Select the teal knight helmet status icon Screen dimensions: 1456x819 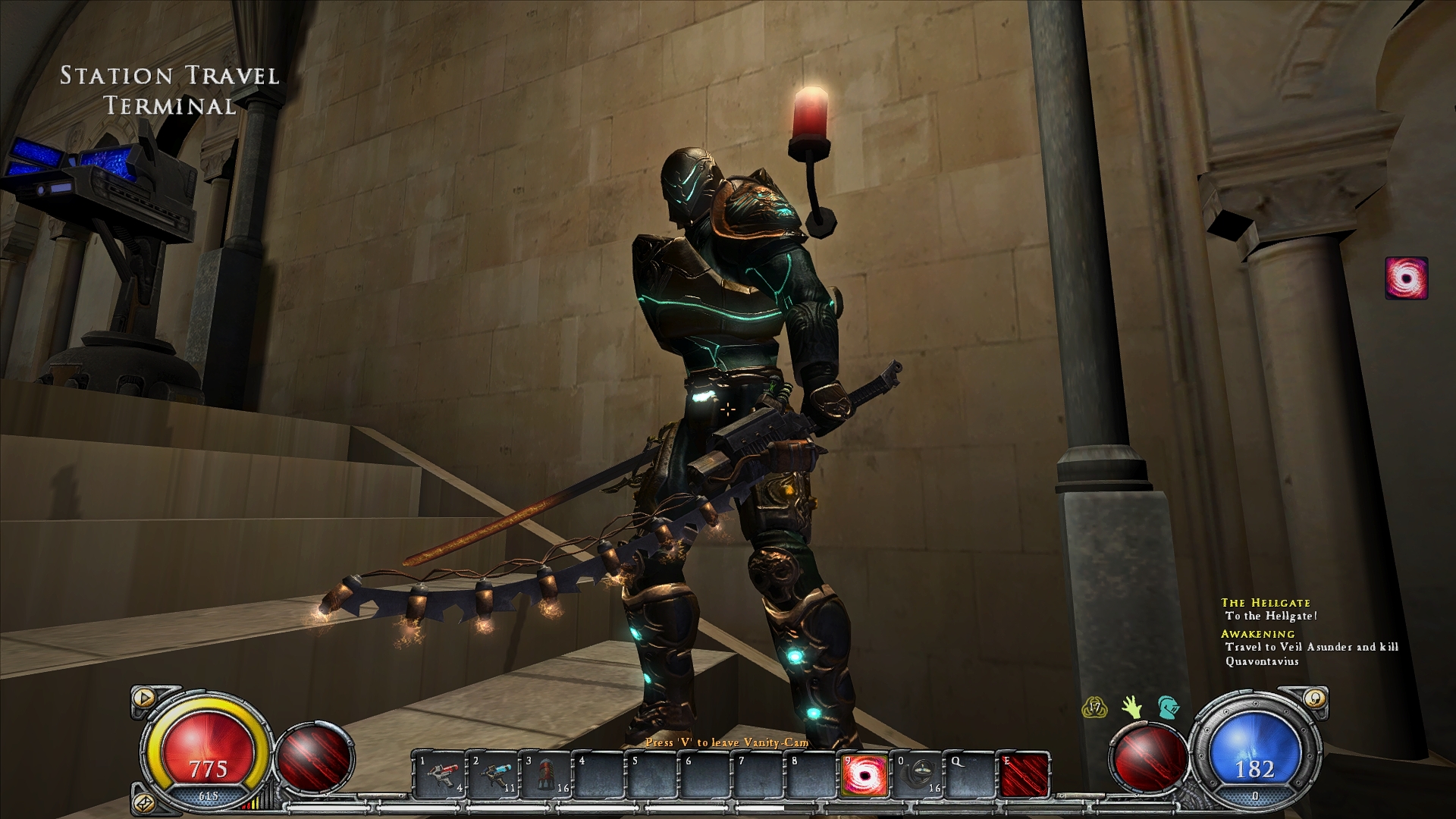(x=1168, y=708)
